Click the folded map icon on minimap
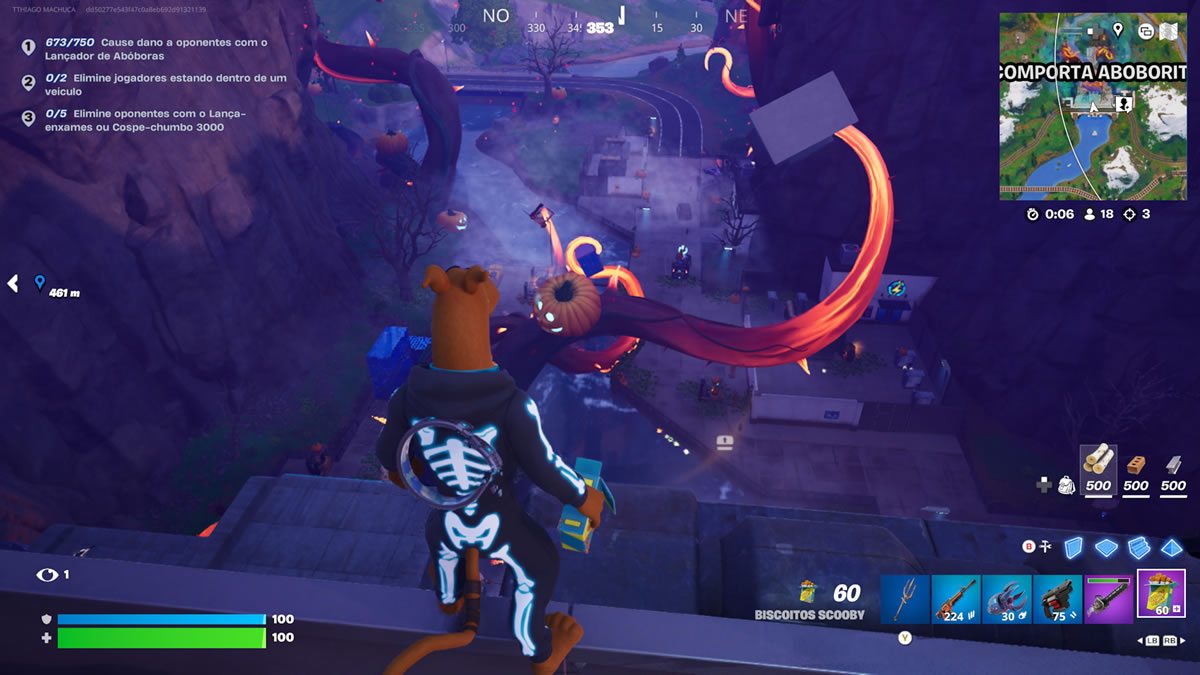 click(x=1170, y=30)
